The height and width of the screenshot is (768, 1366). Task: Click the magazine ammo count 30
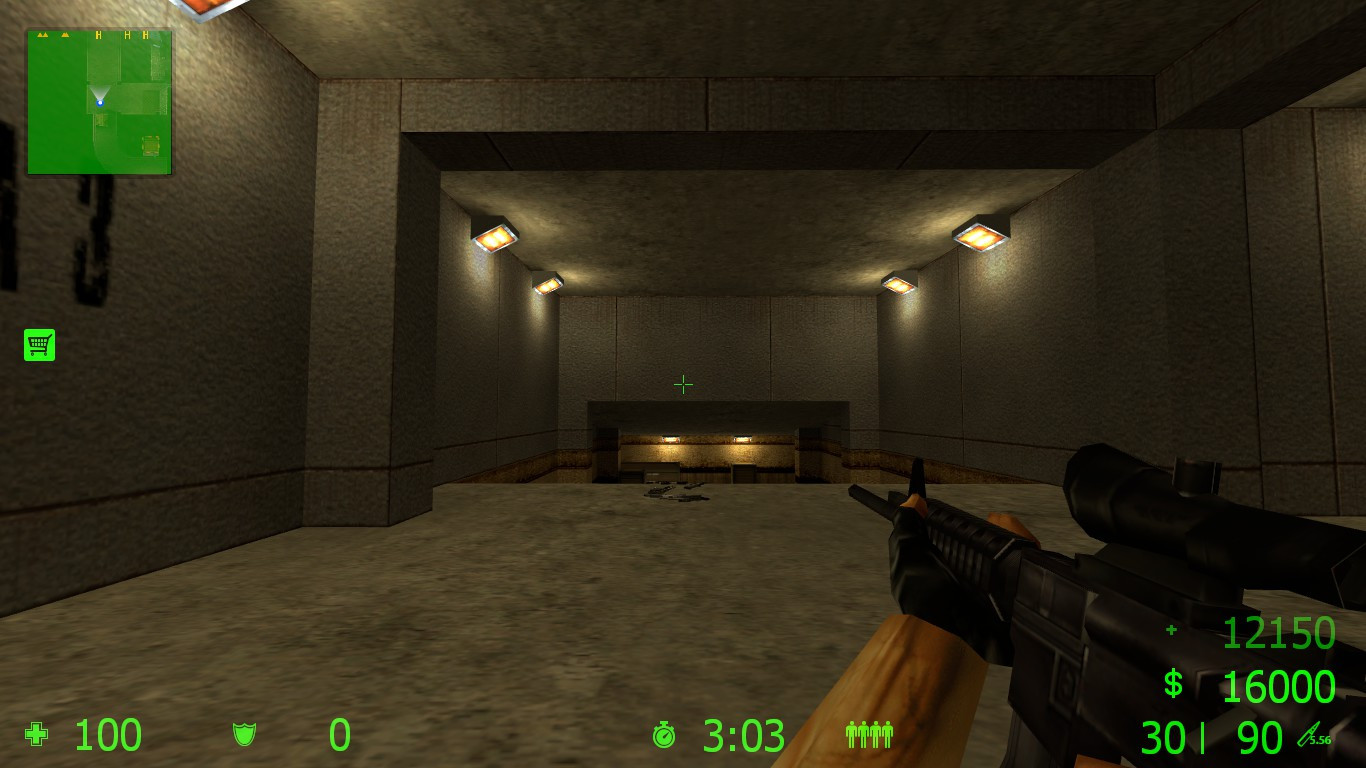[x=1163, y=738]
